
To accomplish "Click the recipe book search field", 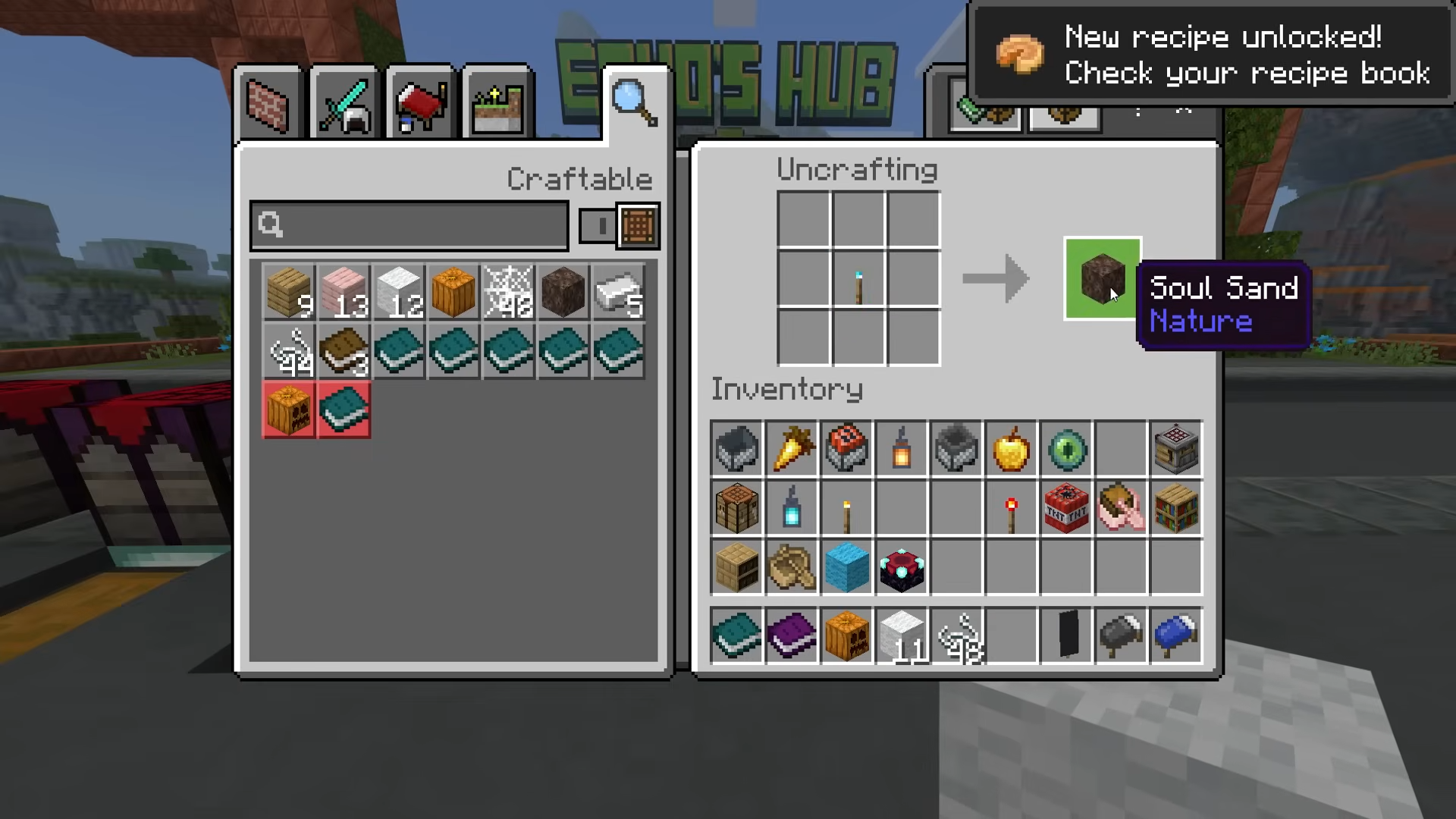I will [x=409, y=225].
